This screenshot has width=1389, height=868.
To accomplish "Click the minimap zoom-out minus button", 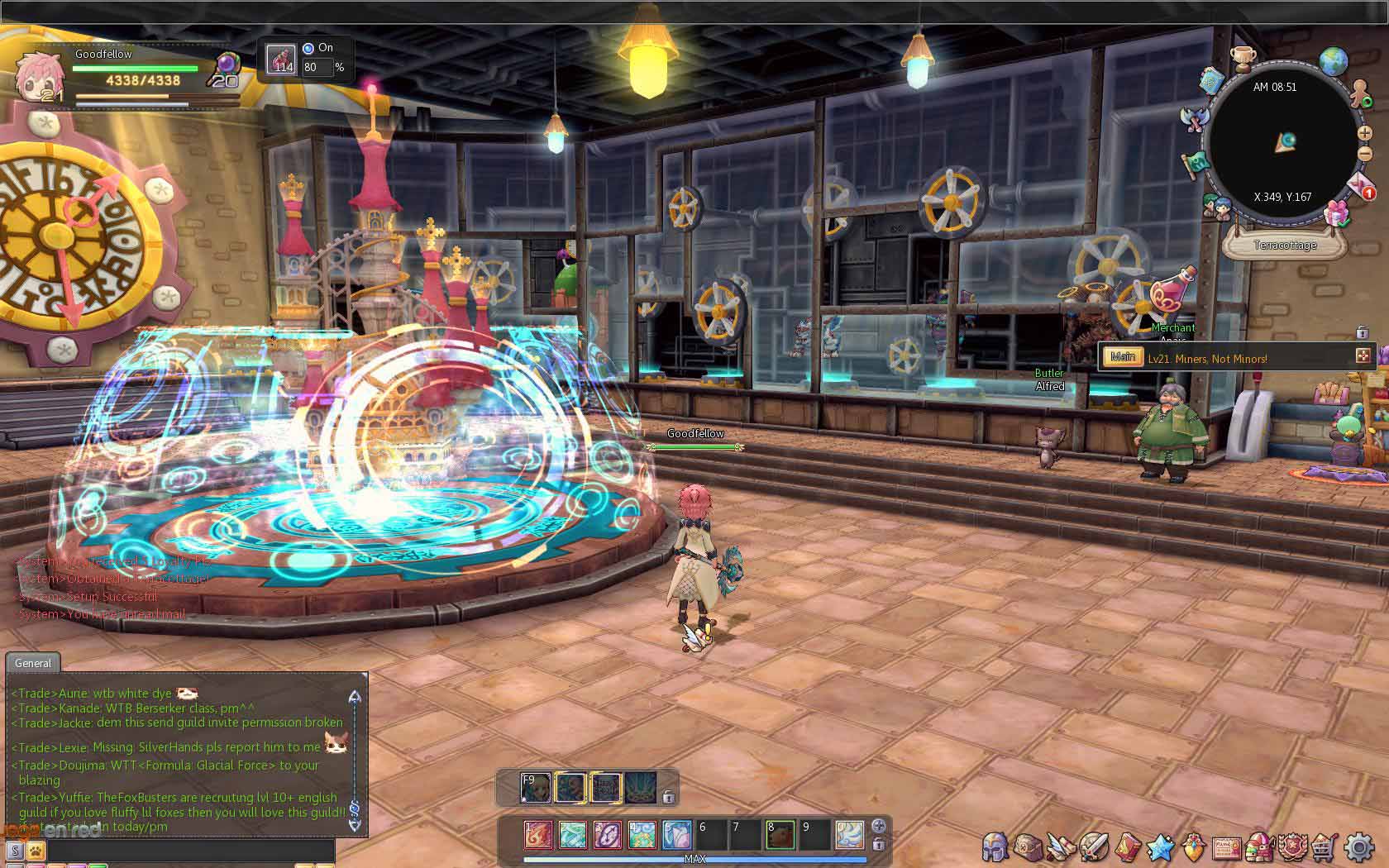I will point(1364,153).
